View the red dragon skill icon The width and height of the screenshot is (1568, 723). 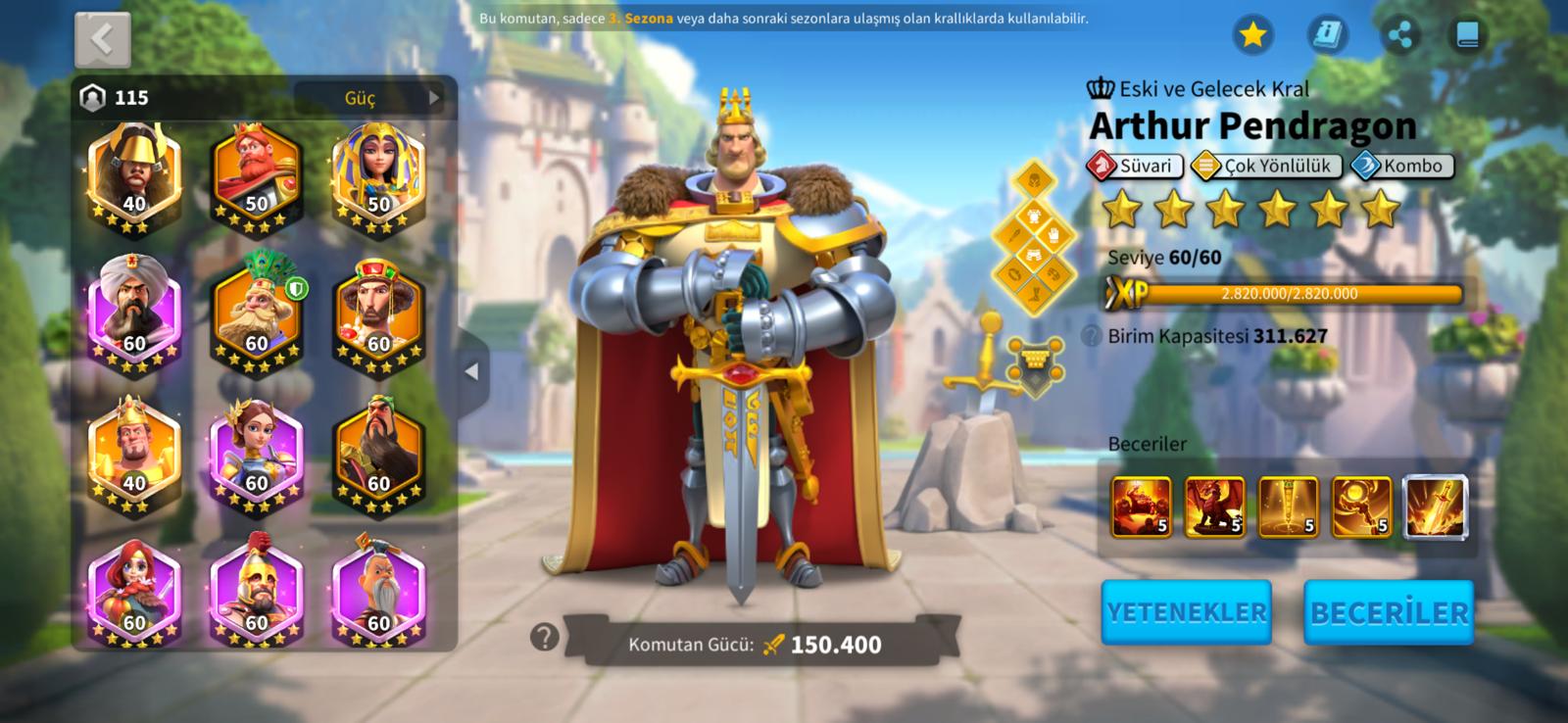tap(1214, 507)
